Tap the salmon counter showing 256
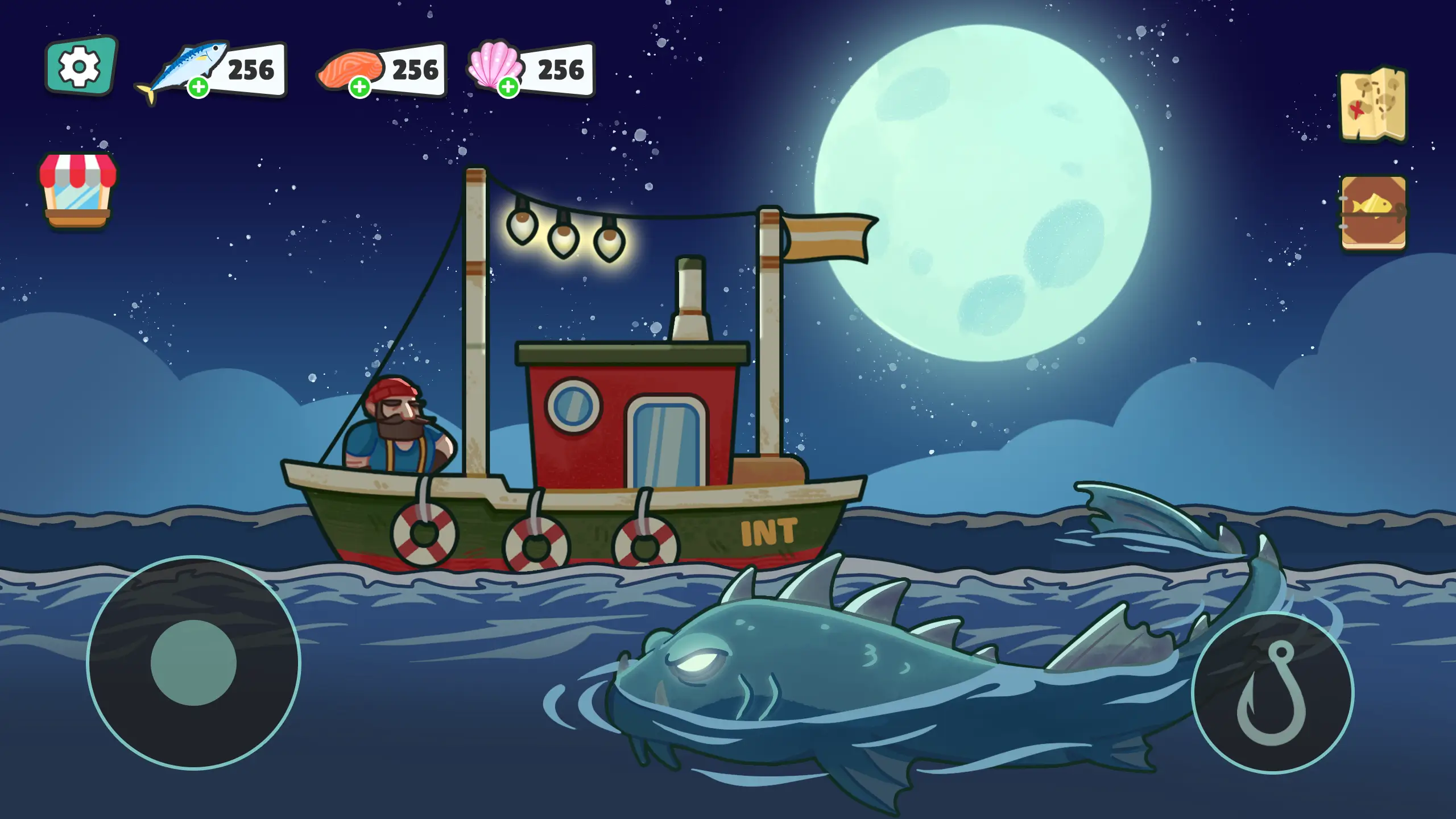 pos(412,68)
